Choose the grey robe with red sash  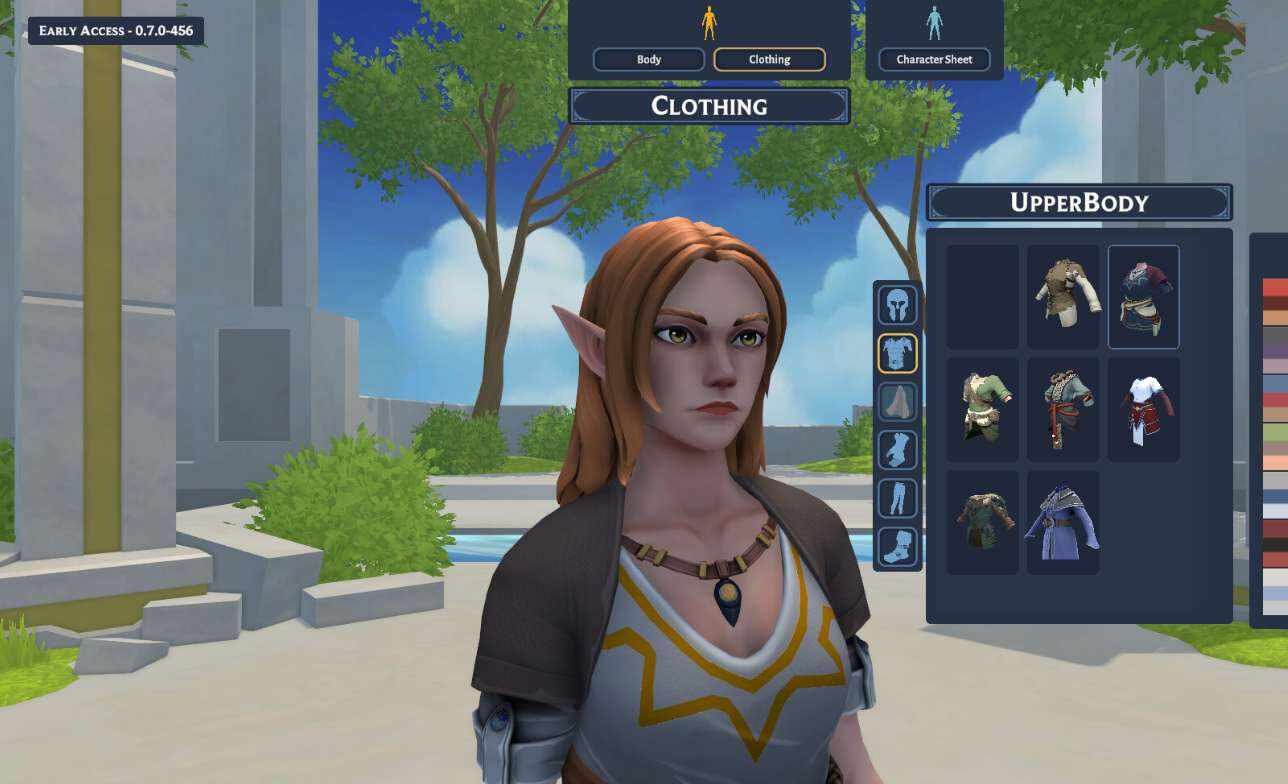1063,409
